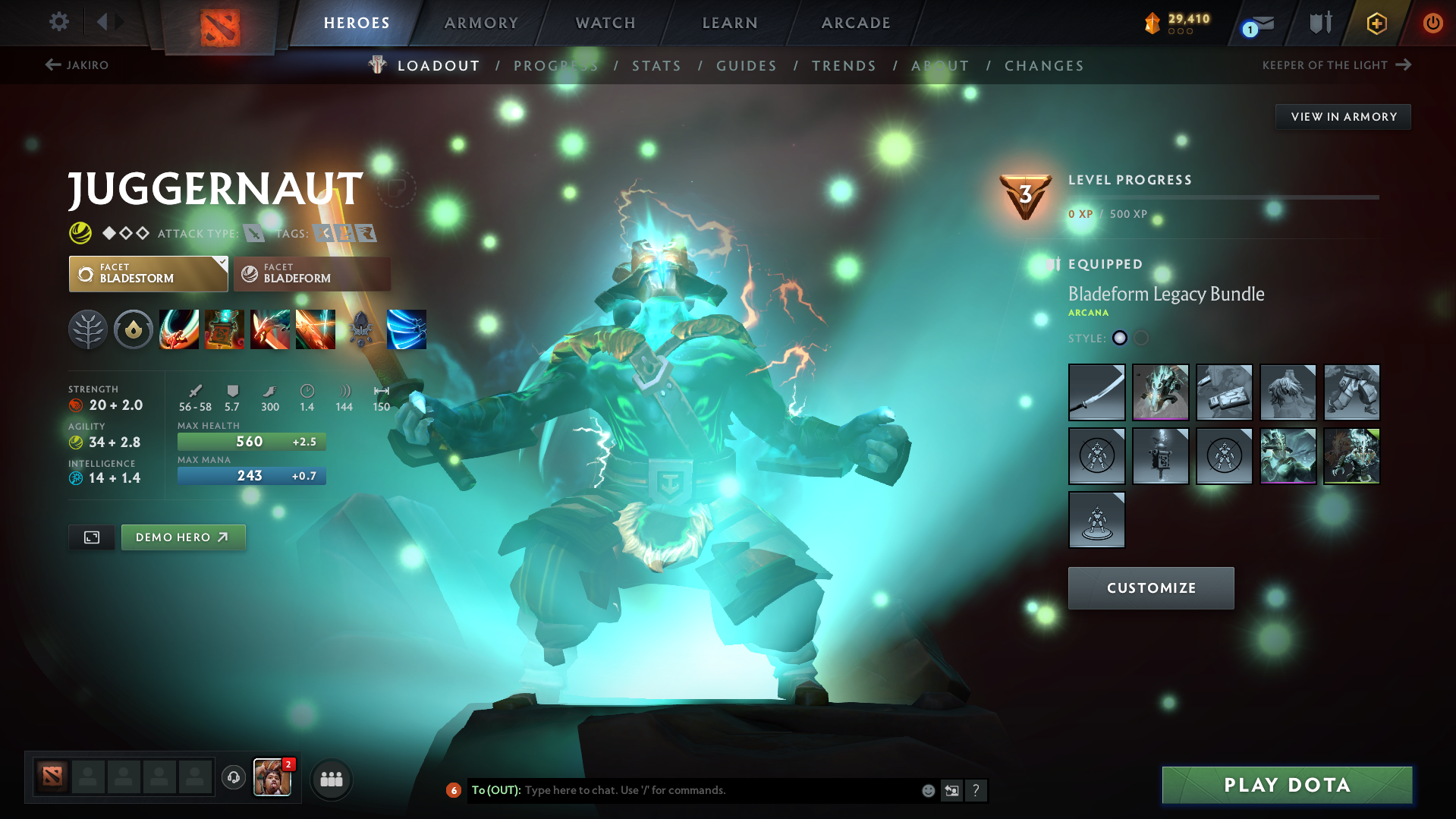Click the blue Omnislash ability icon

(407, 329)
